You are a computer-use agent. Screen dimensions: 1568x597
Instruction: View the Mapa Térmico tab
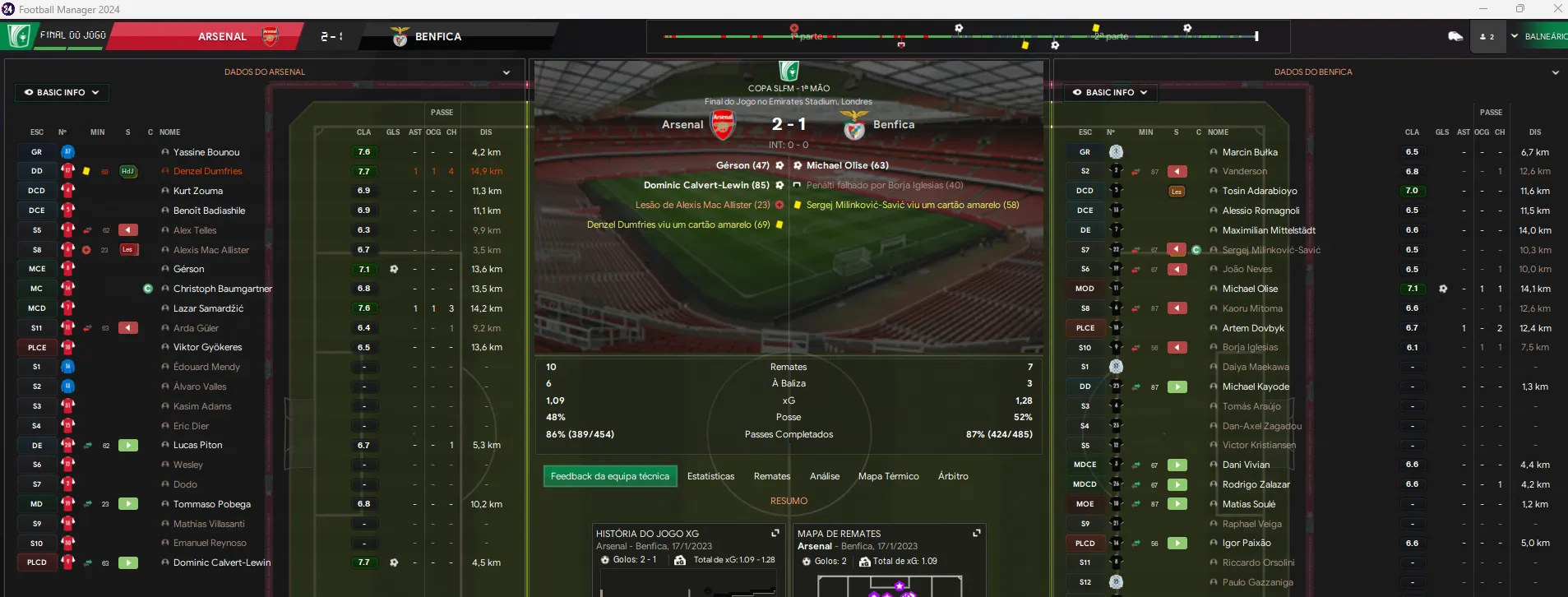tap(888, 476)
